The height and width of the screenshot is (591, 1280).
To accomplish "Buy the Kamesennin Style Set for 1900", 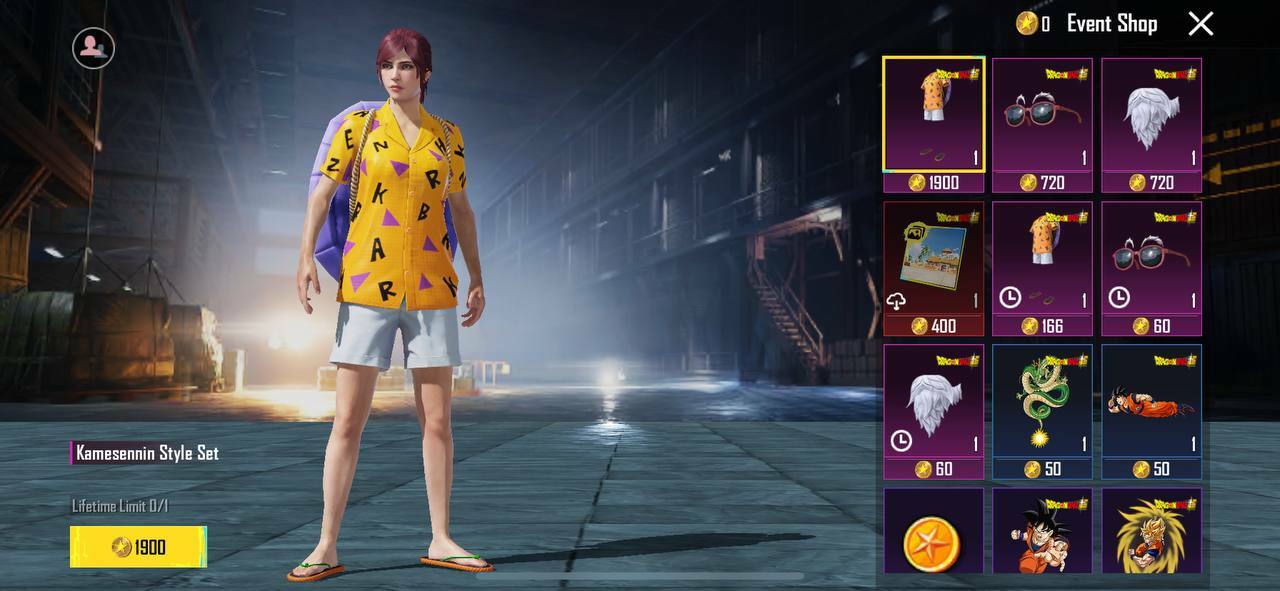I will [138, 547].
